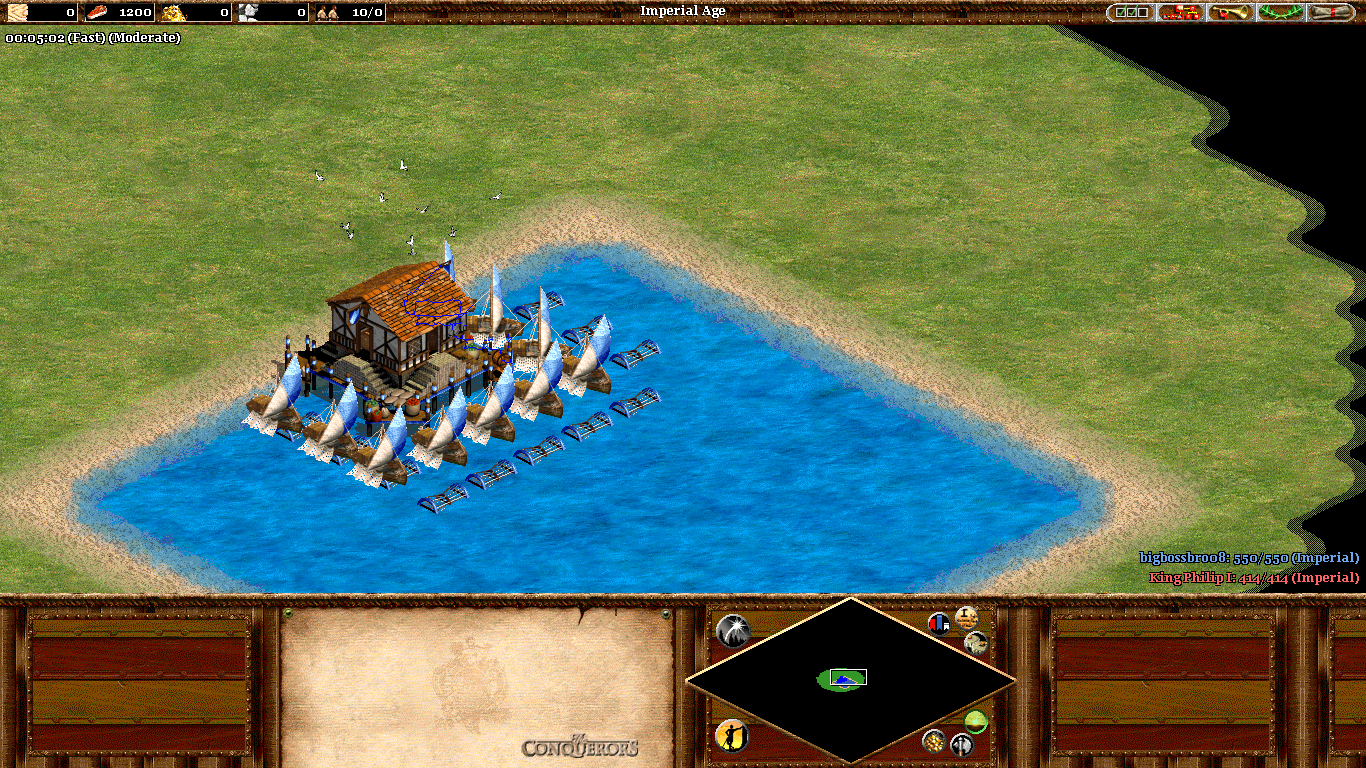Send a flare with the comet icon
The image size is (1366, 768).
pos(732,630)
